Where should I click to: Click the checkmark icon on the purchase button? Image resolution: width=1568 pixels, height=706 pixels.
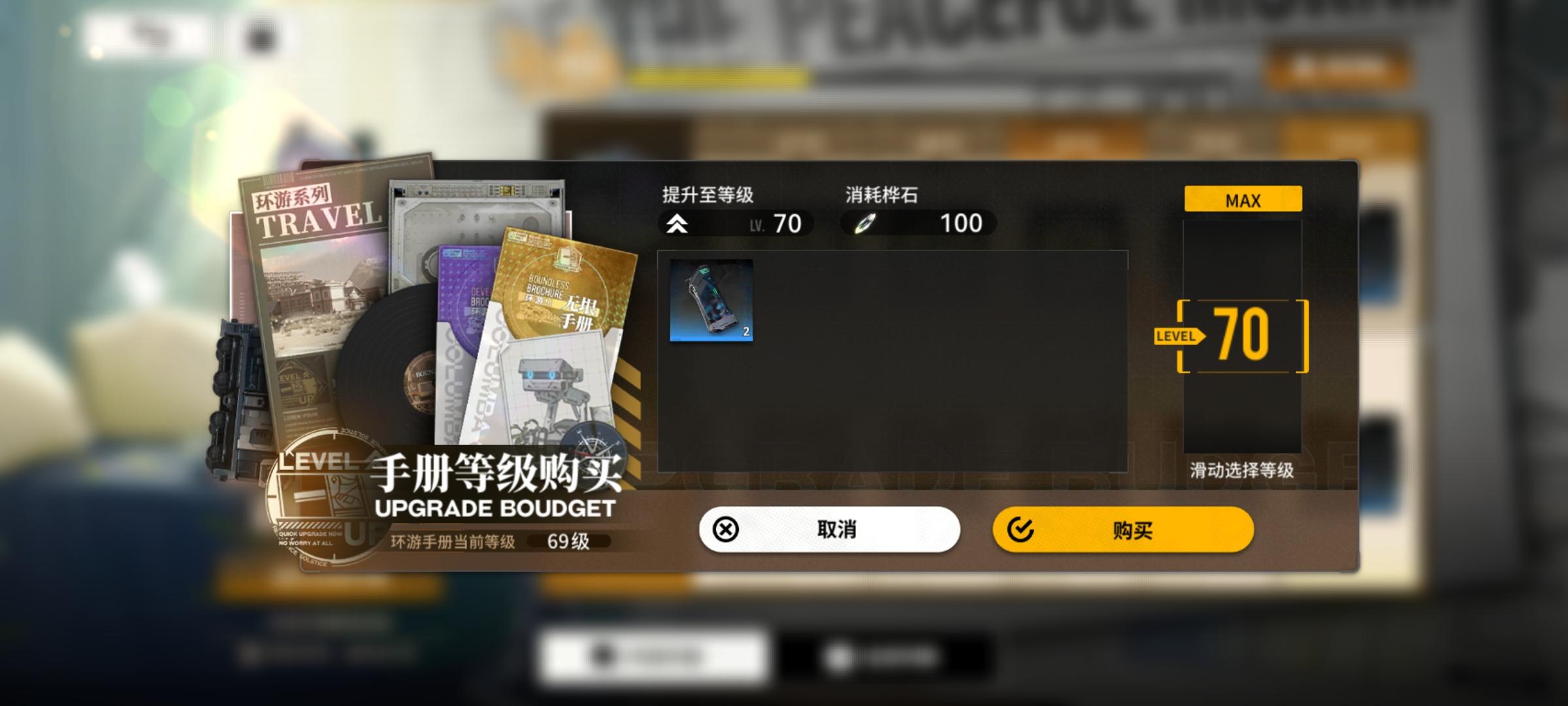tap(1020, 531)
